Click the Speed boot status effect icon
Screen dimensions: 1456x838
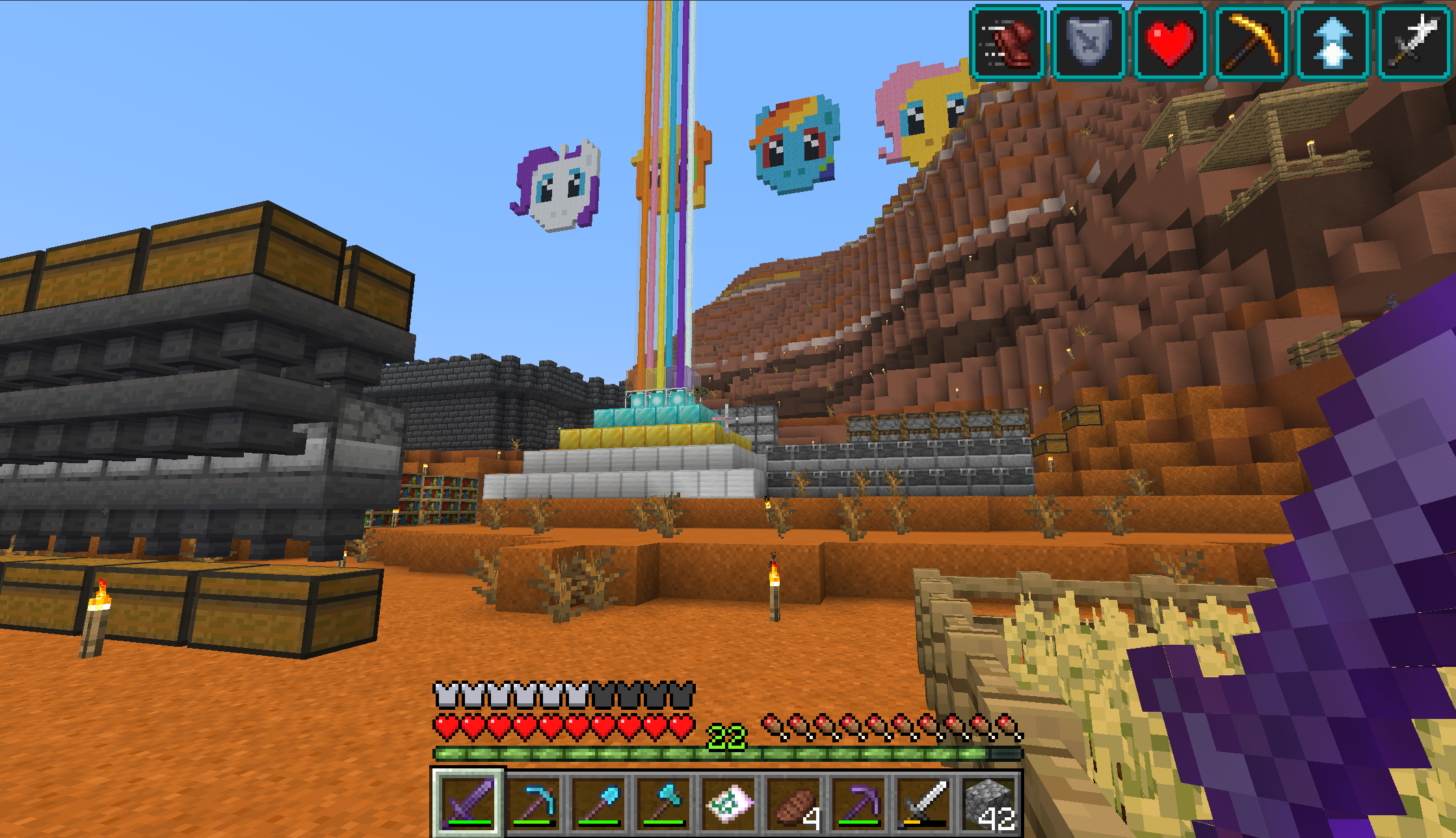coord(1007,43)
